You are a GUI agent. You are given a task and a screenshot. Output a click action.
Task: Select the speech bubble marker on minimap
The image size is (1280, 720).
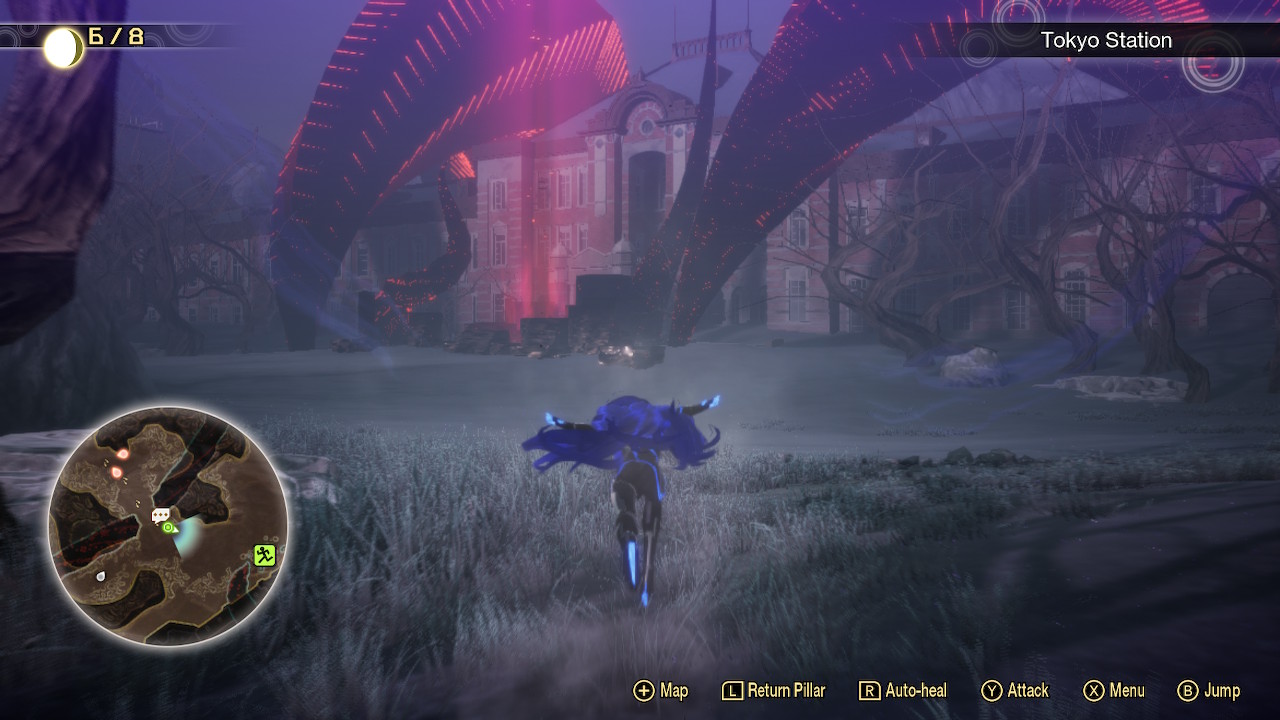(x=160, y=515)
